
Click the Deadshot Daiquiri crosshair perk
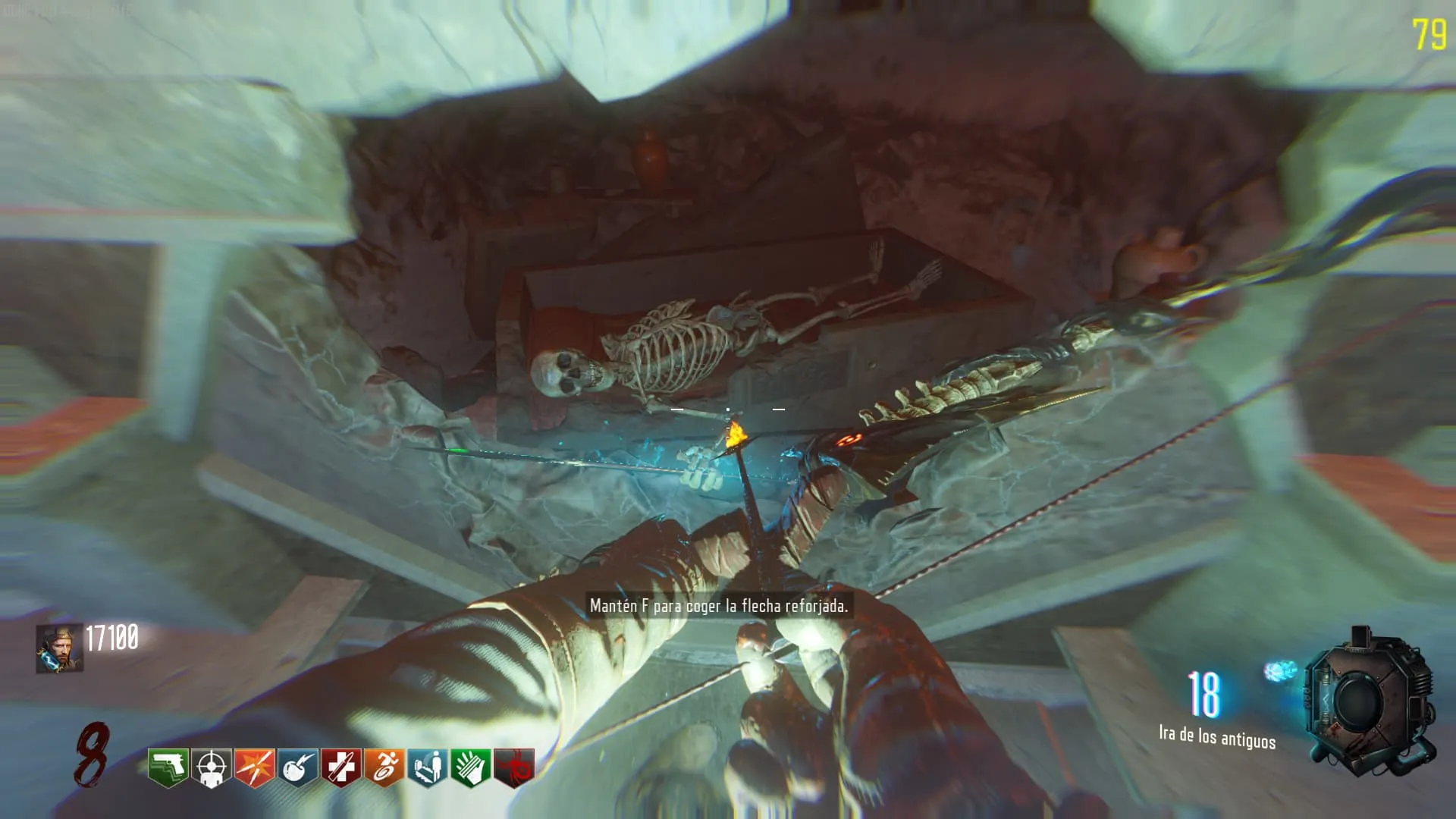point(212,767)
